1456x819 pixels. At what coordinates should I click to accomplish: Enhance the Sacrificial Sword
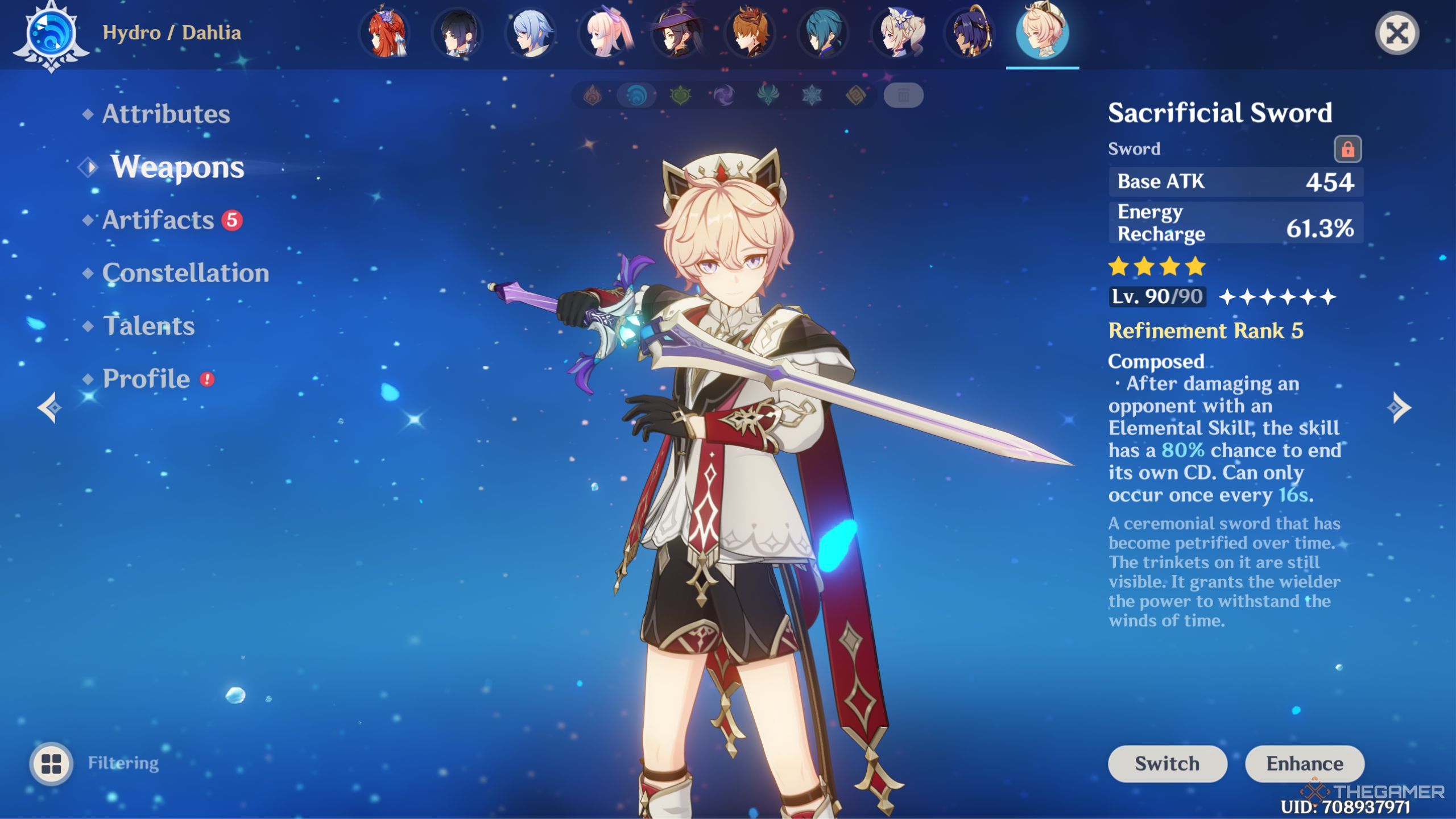[1304, 763]
